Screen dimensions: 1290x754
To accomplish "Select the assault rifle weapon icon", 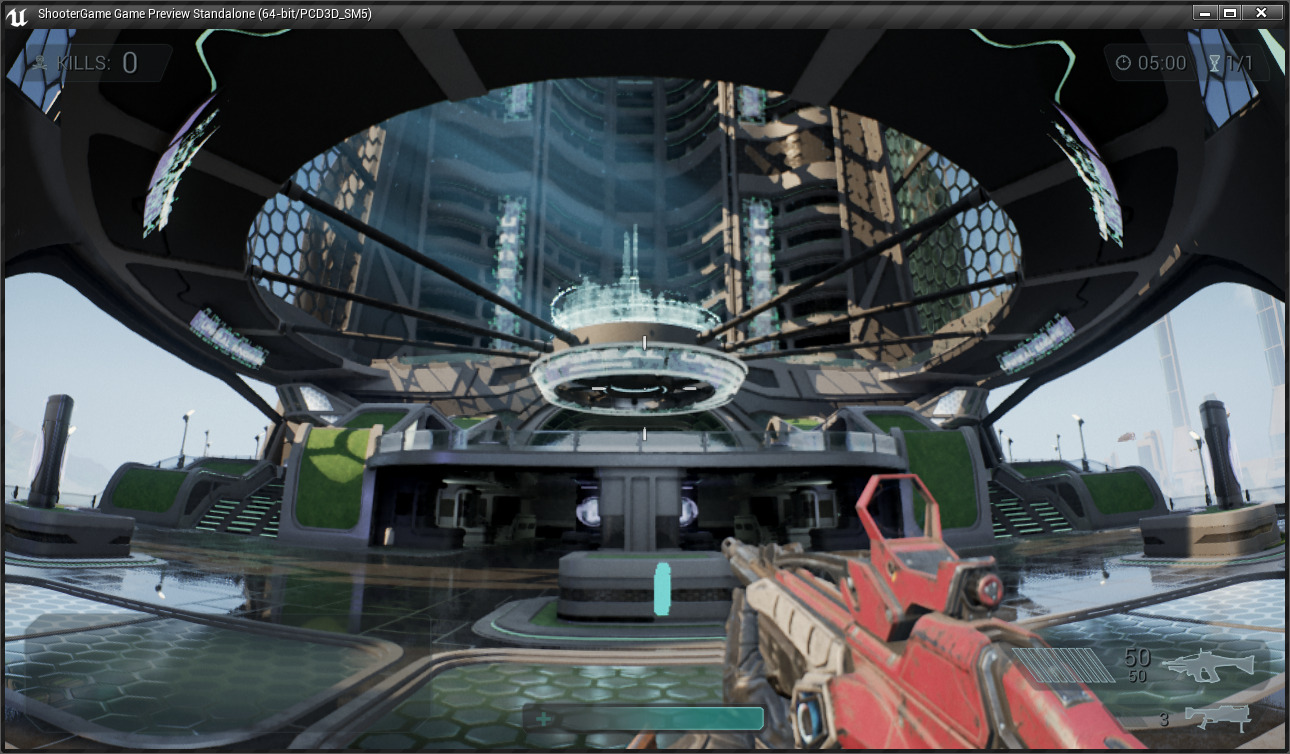I will coord(1210,665).
